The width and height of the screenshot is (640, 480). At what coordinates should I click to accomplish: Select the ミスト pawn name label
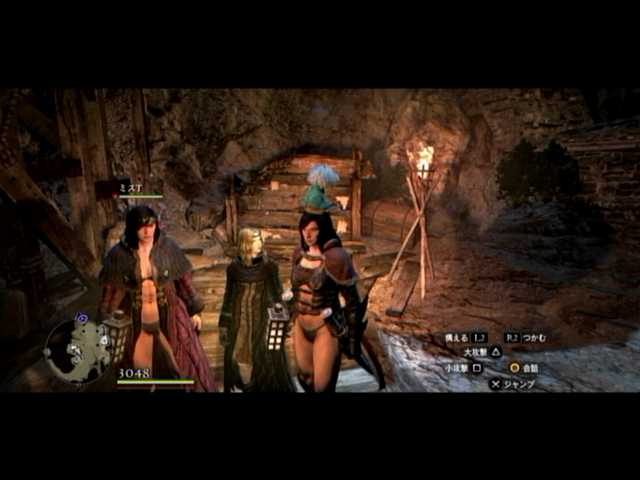[132, 187]
